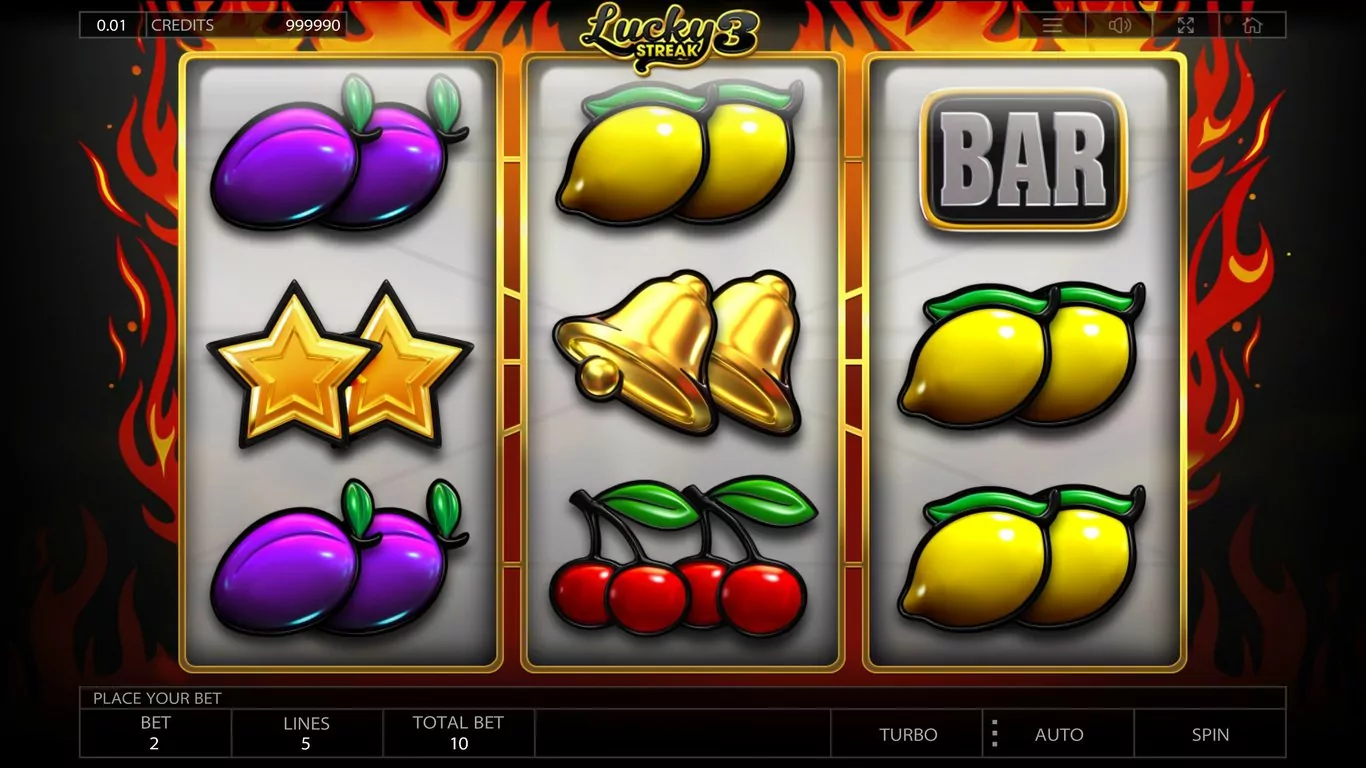The width and height of the screenshot is (1366, 768).
Task: Toggle TURBO spin mode
Action: (908, 734)
